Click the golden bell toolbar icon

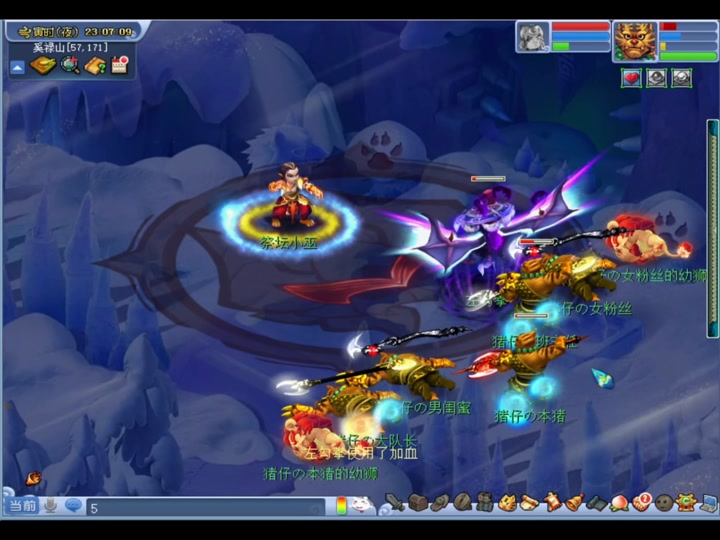(574, 502)
